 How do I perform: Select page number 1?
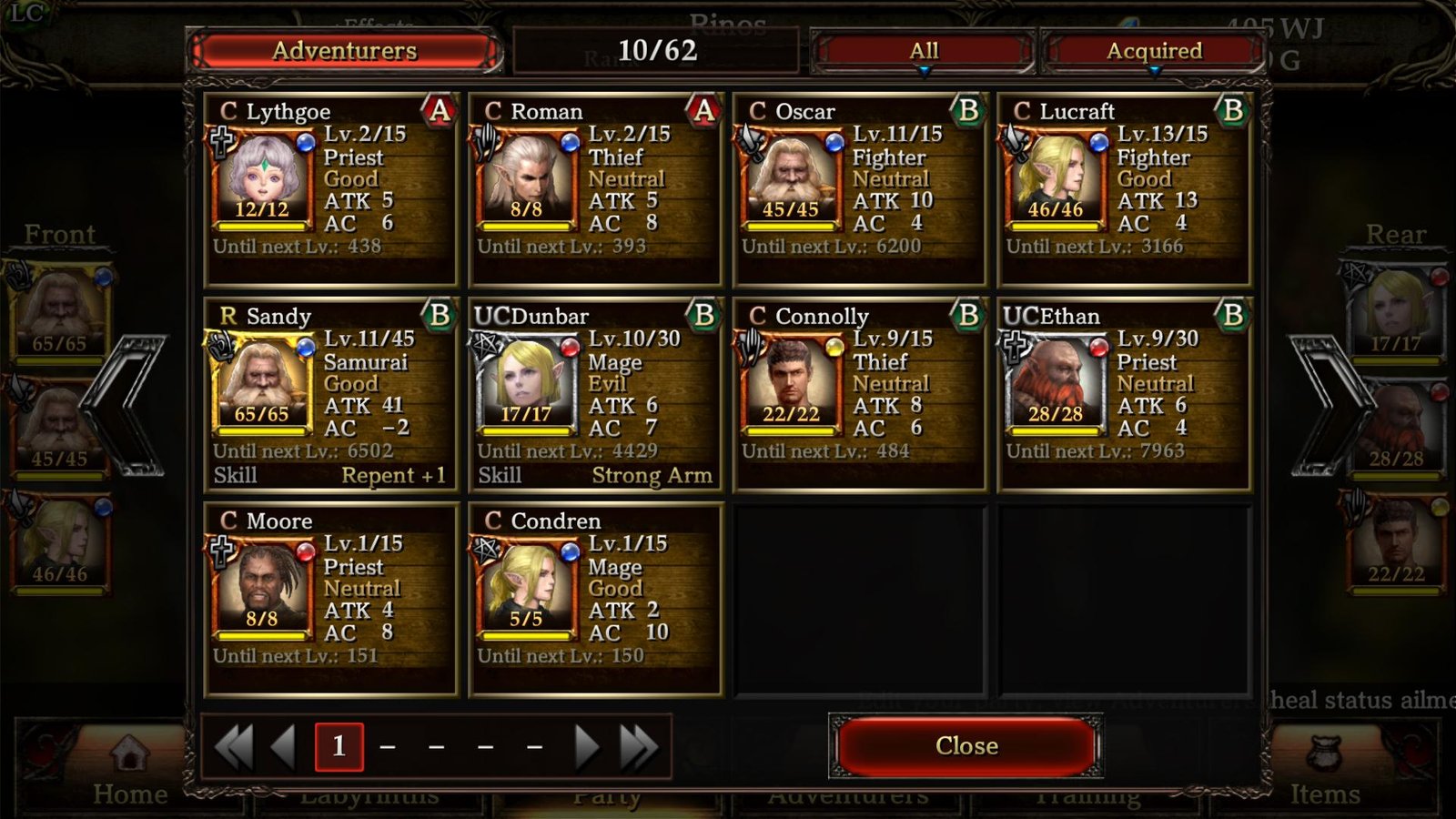click(x=339, y=747)
